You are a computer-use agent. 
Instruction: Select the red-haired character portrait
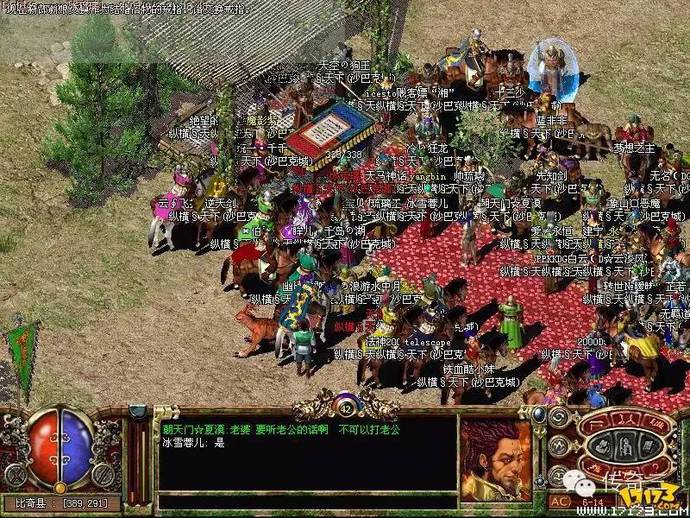495,459
